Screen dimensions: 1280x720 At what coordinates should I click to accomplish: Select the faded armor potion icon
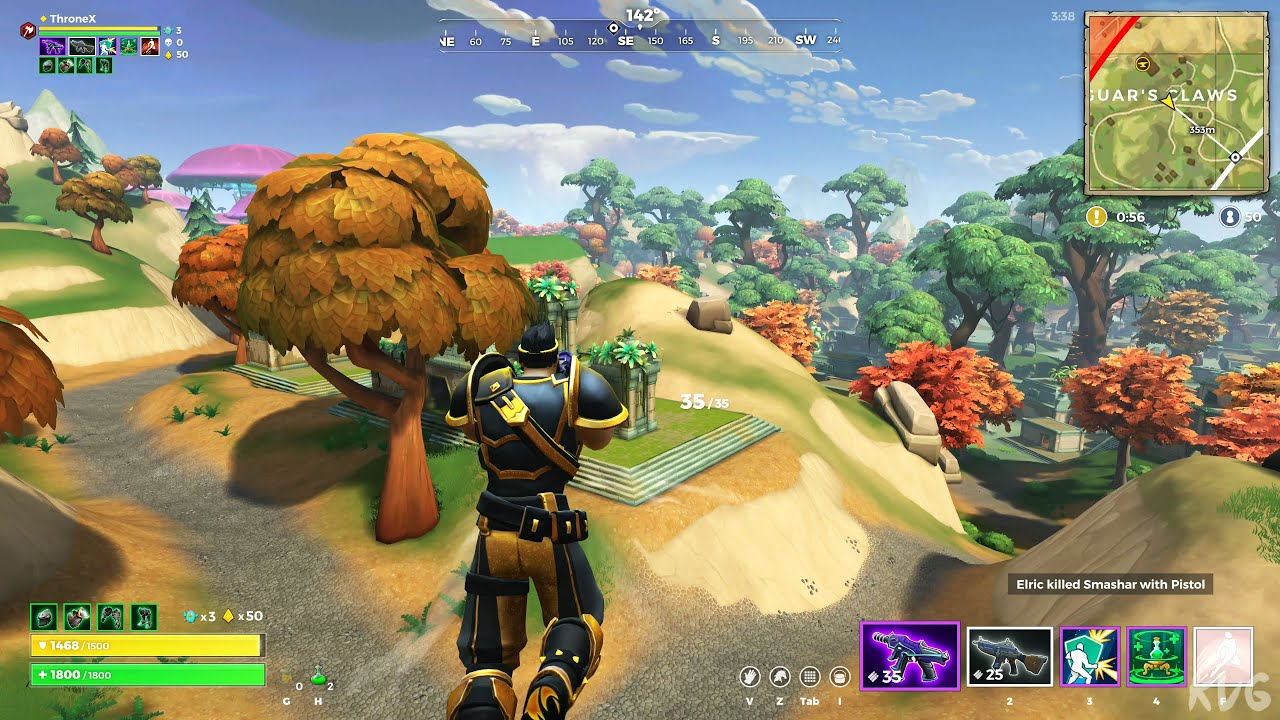point(288,677)
